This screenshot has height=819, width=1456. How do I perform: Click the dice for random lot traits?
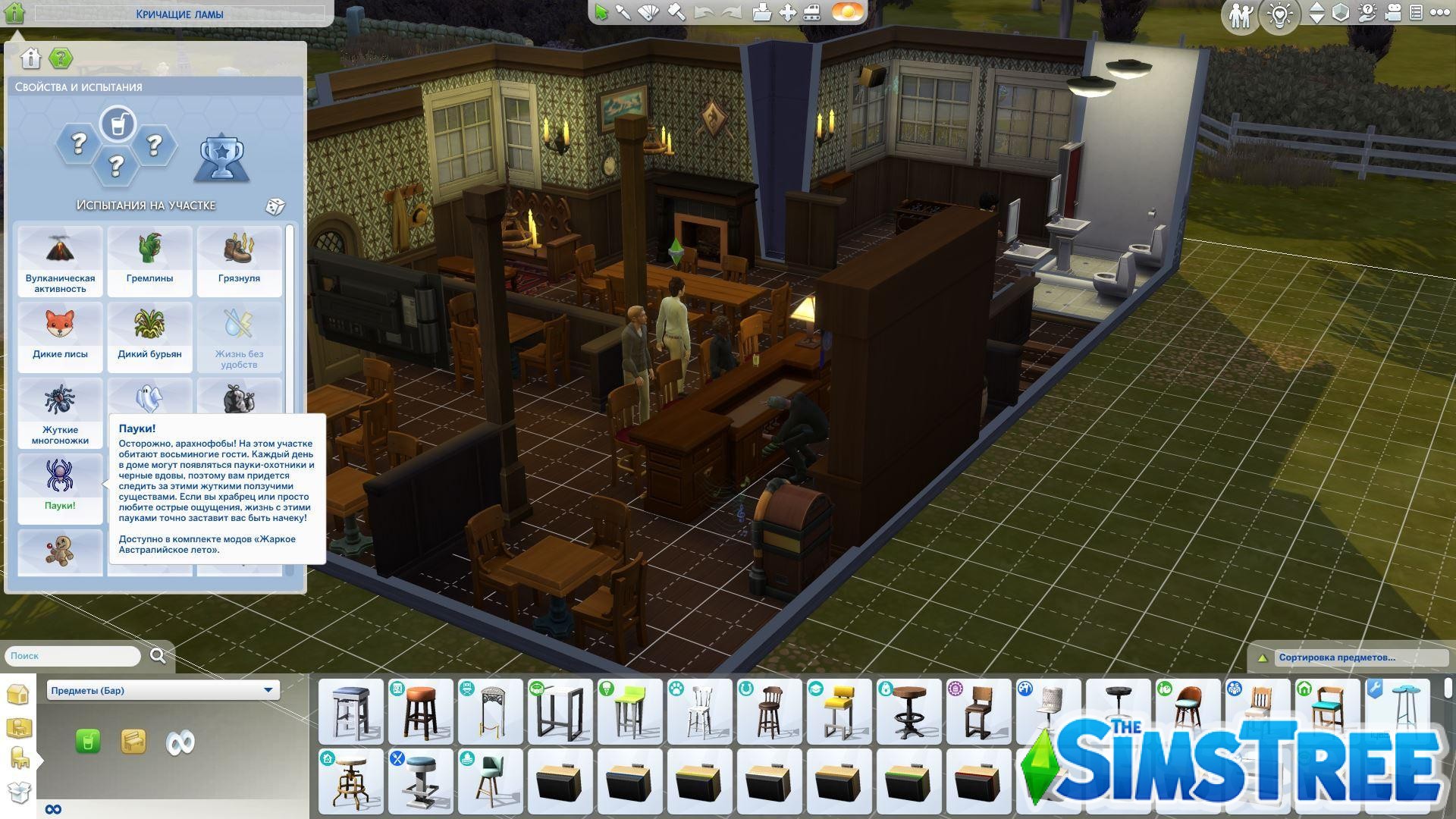pyautogui.click(x=277, y=206)
